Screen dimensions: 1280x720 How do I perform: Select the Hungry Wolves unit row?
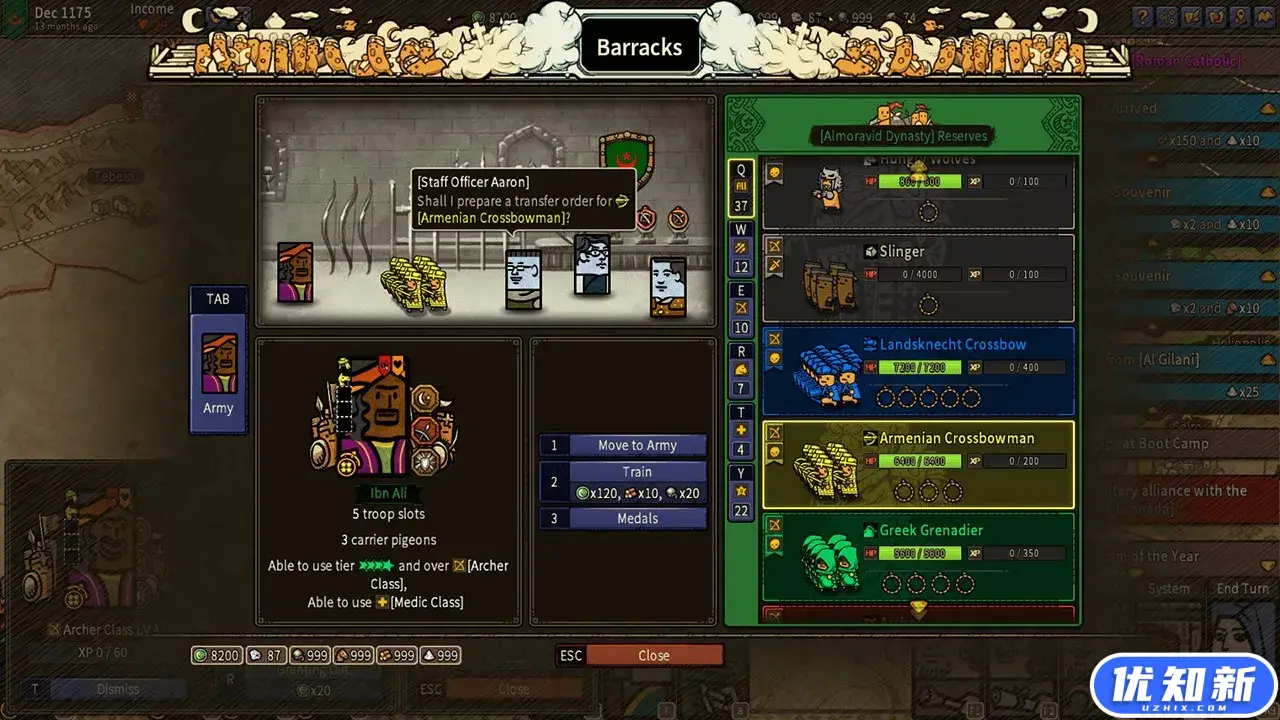pyautogui.click(x=918, y=192)
